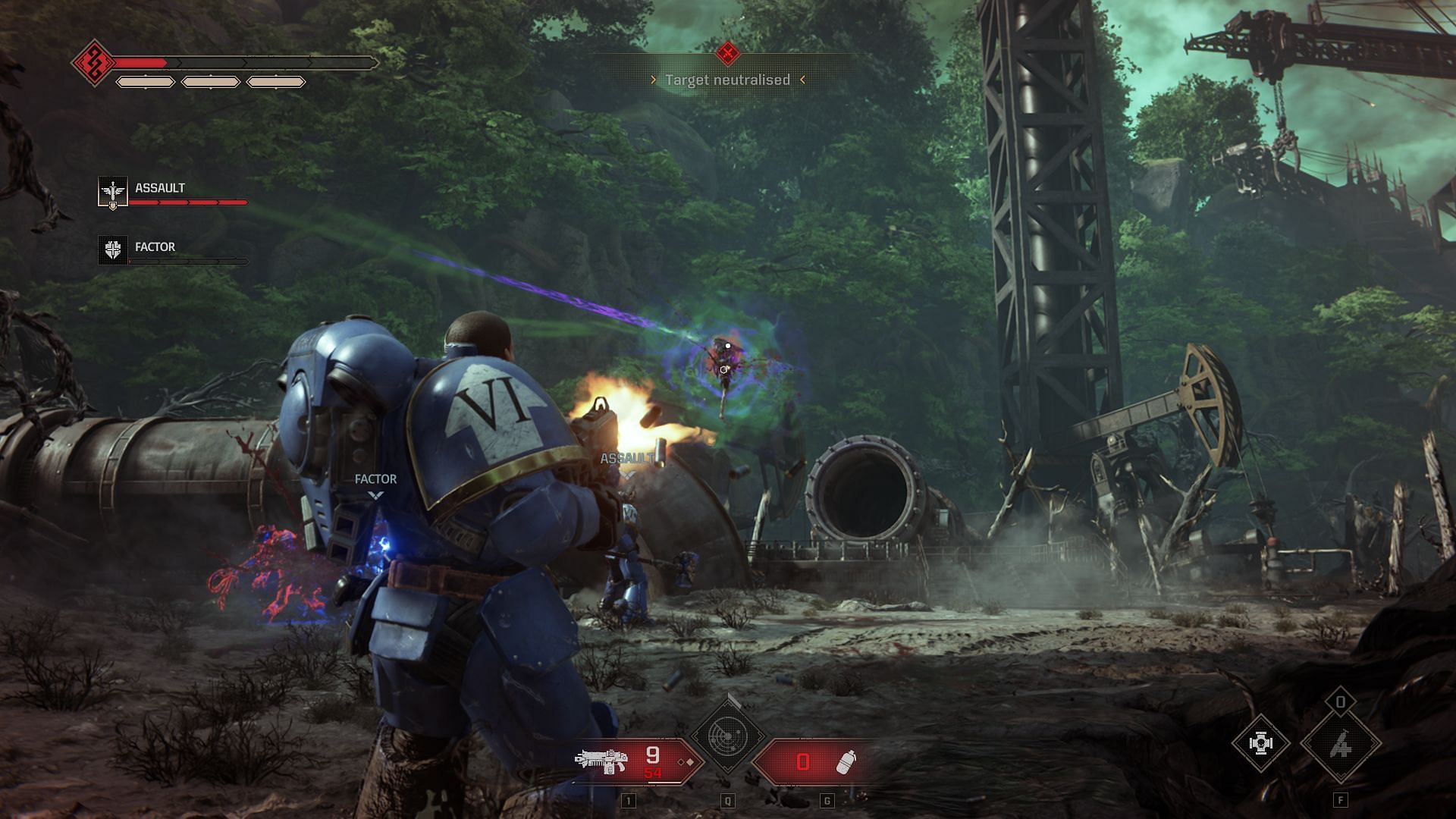Click the Target neutralised objective text
Image resolution: width=1456 pixels, height=819 pixels.
(727, 80)
